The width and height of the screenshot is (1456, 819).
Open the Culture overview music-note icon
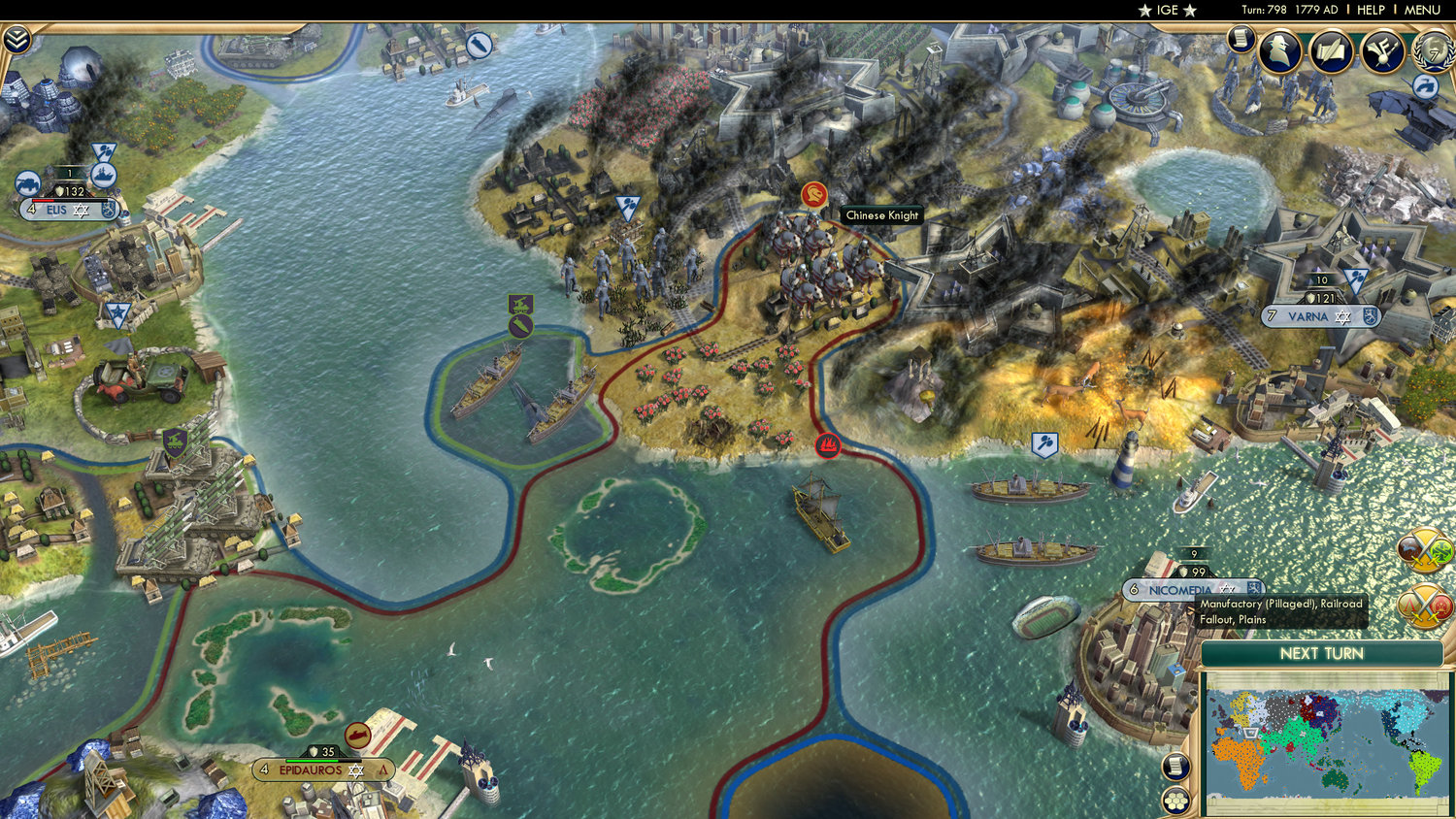(1383, 53)
